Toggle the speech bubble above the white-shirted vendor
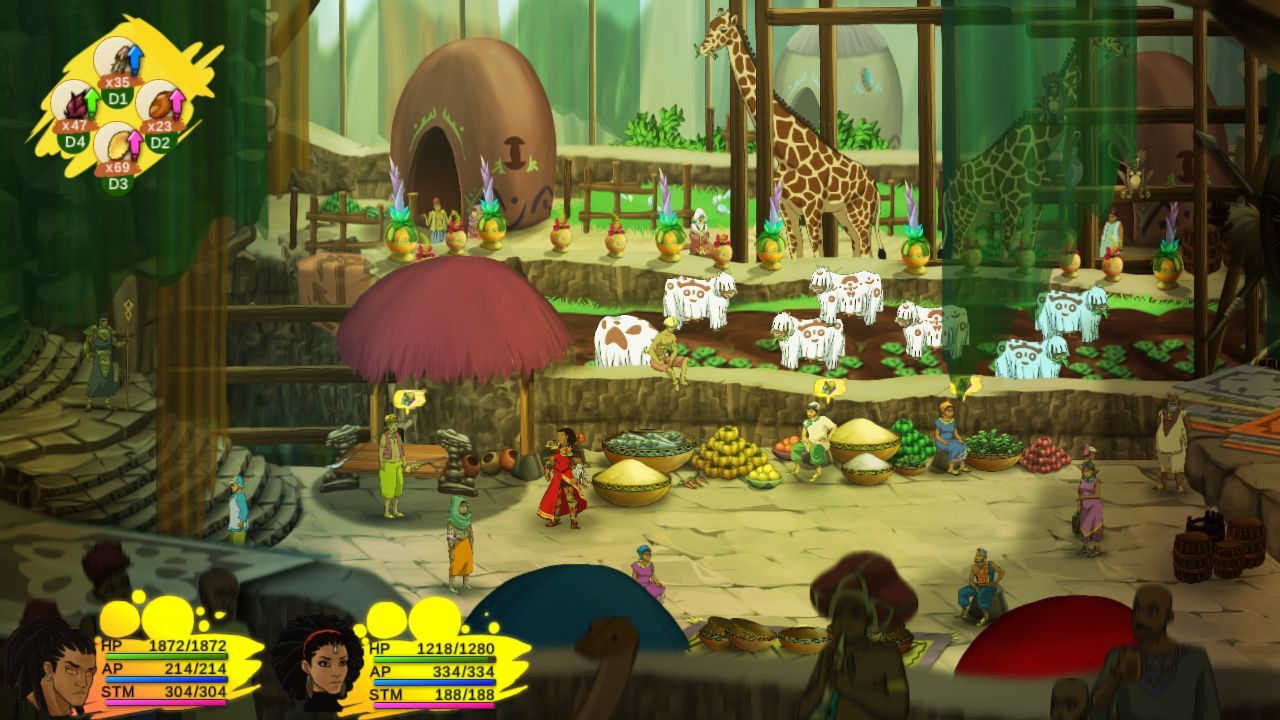The image size is (1280, 720). coord(830,390)
